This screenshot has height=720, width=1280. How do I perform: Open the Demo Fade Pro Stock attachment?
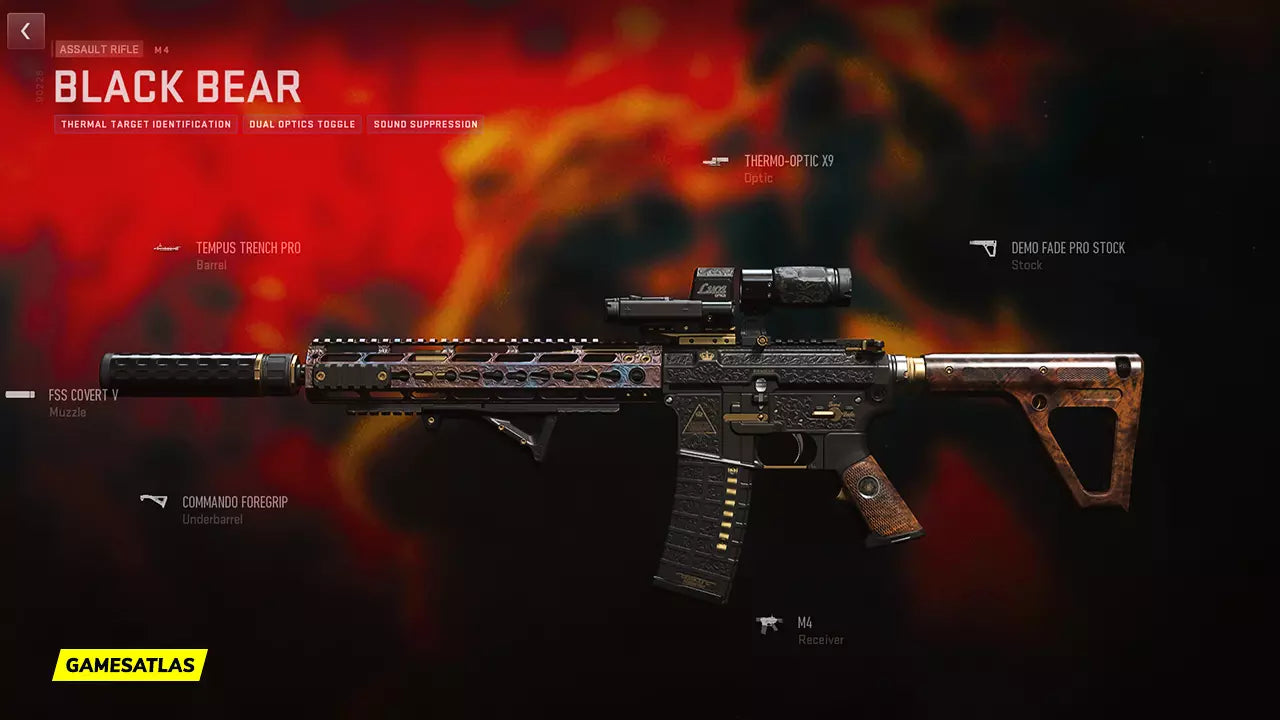(1067, 248)
